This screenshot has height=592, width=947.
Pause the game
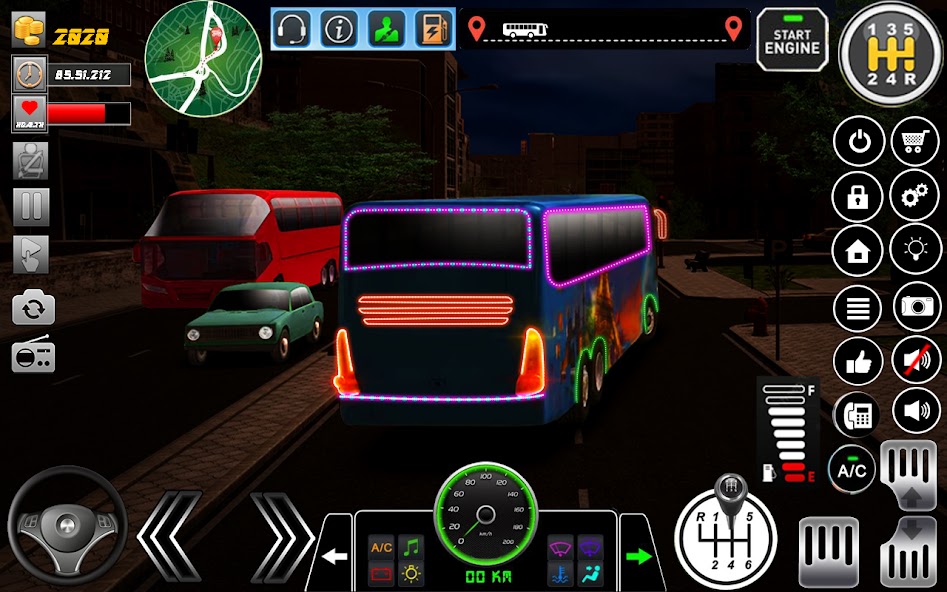(30, 207)
